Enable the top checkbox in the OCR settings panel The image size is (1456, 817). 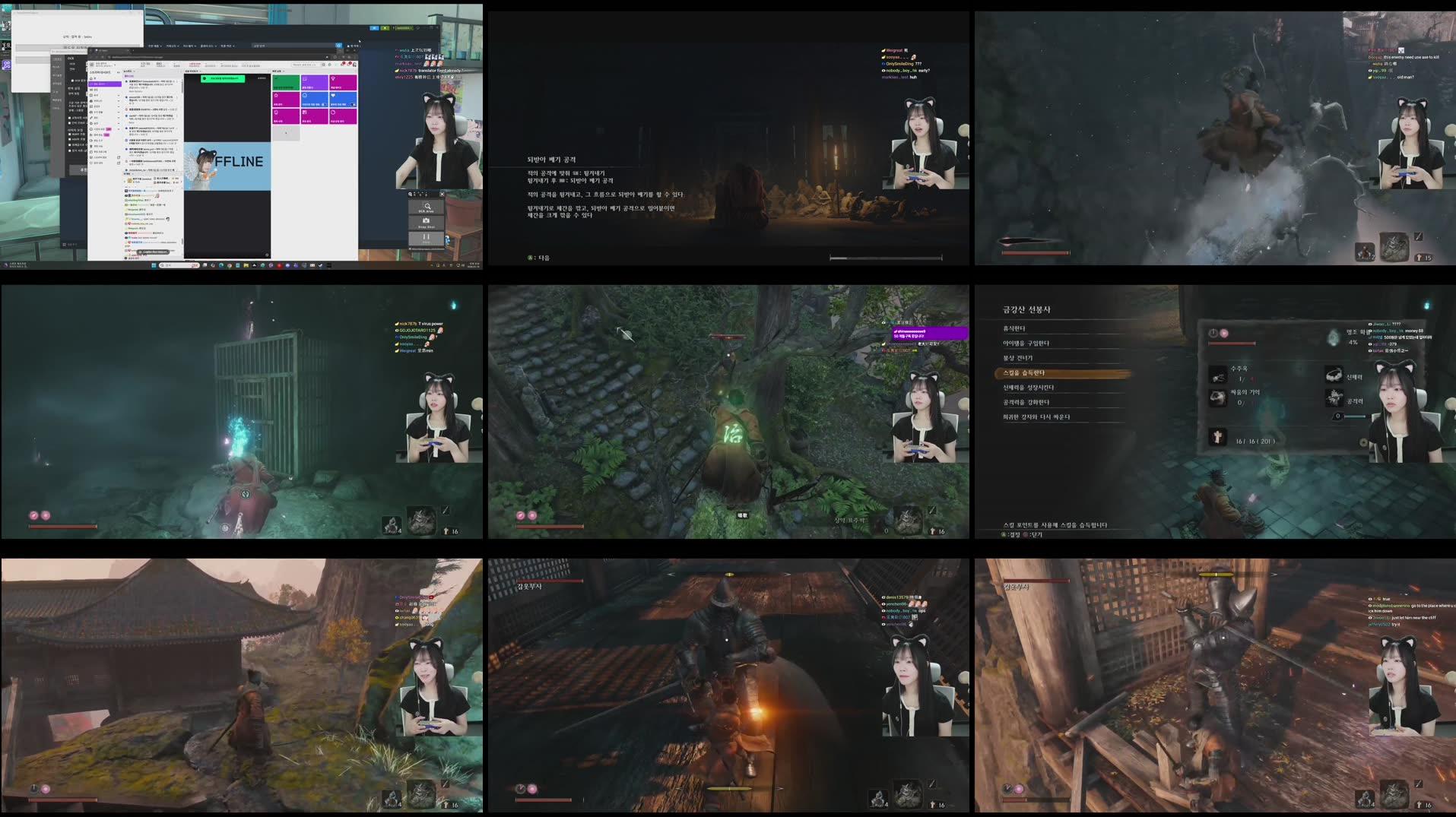72,80
